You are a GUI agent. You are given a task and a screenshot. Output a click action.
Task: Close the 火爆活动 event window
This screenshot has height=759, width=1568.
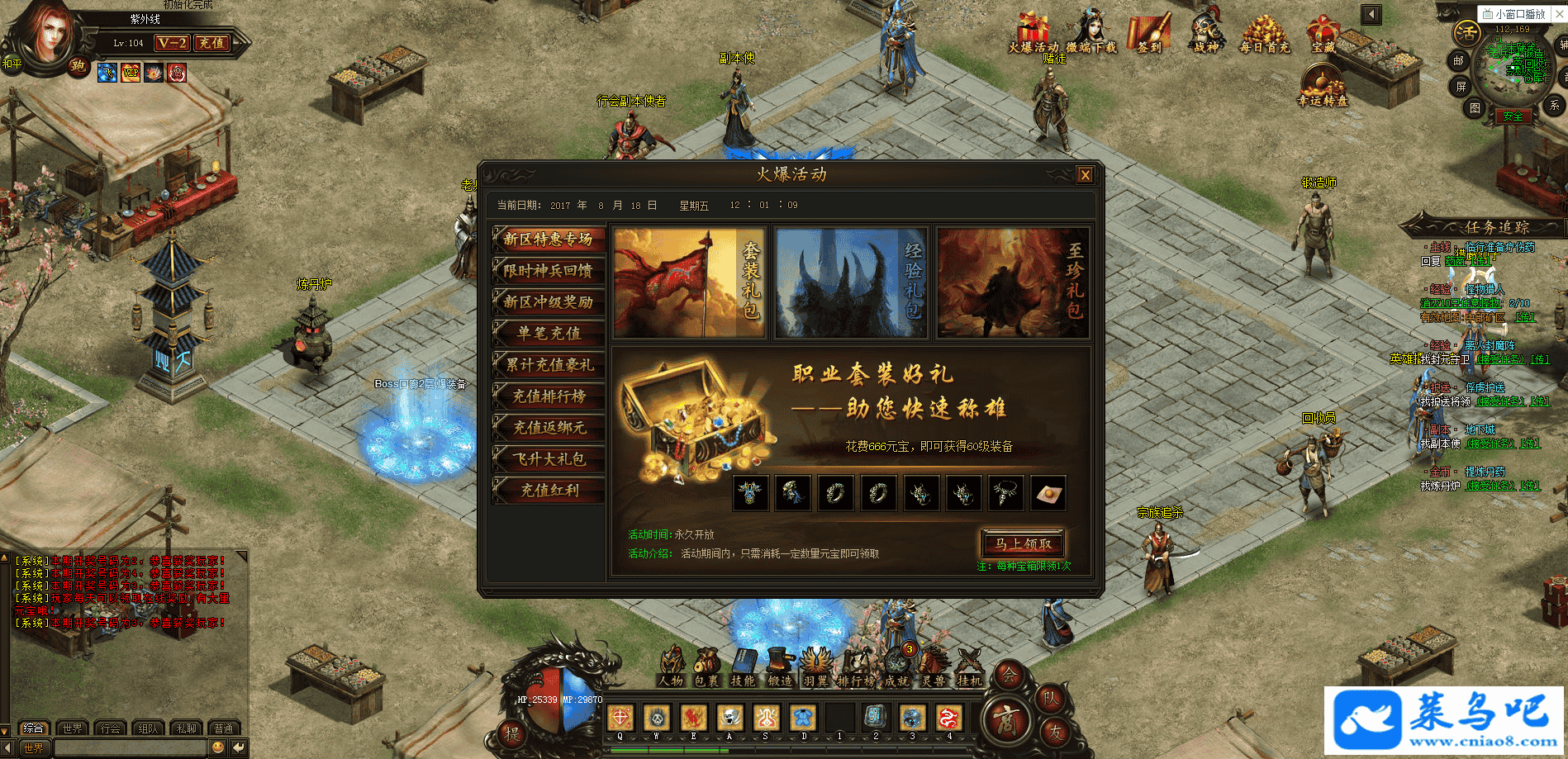coord(1085,174)
